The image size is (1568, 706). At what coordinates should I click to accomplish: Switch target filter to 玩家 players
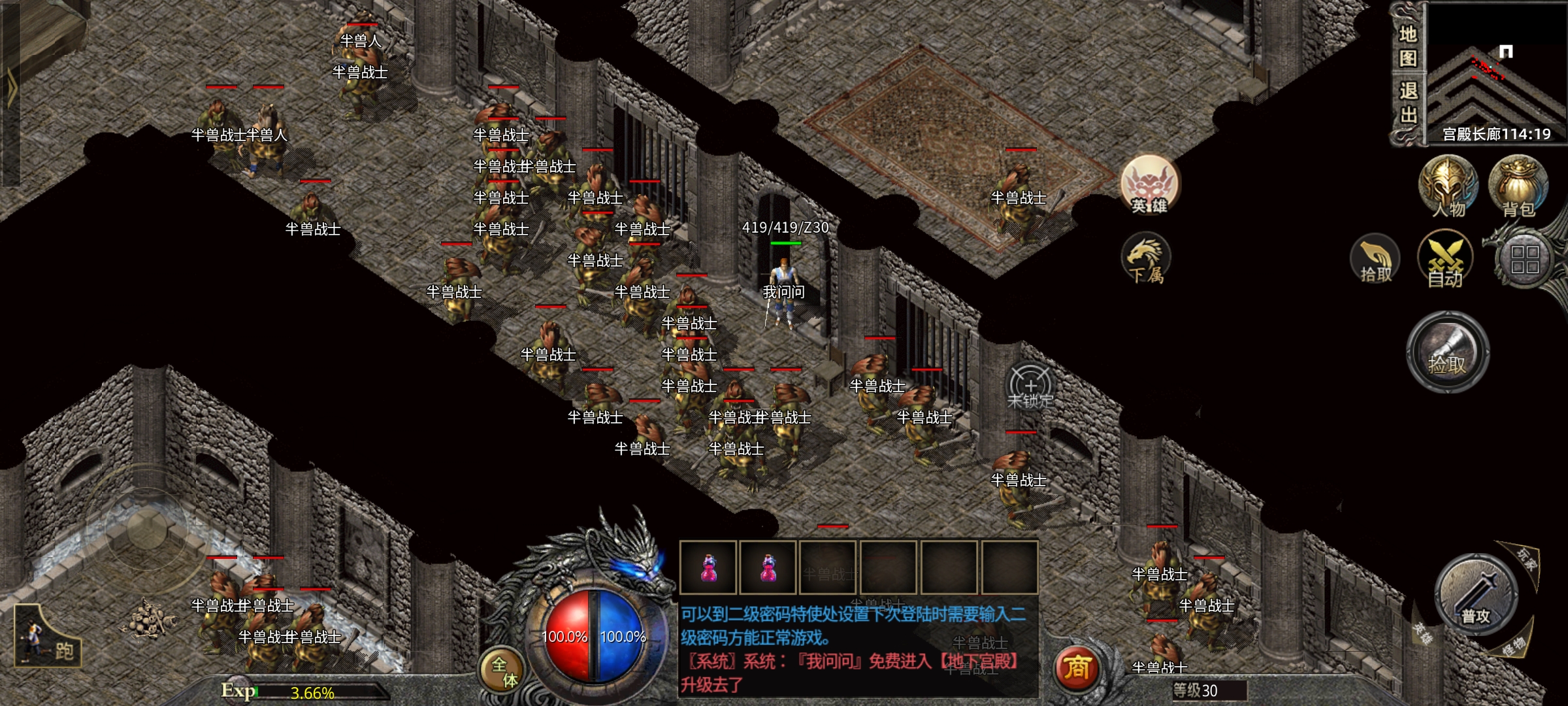pos(1527,559)
